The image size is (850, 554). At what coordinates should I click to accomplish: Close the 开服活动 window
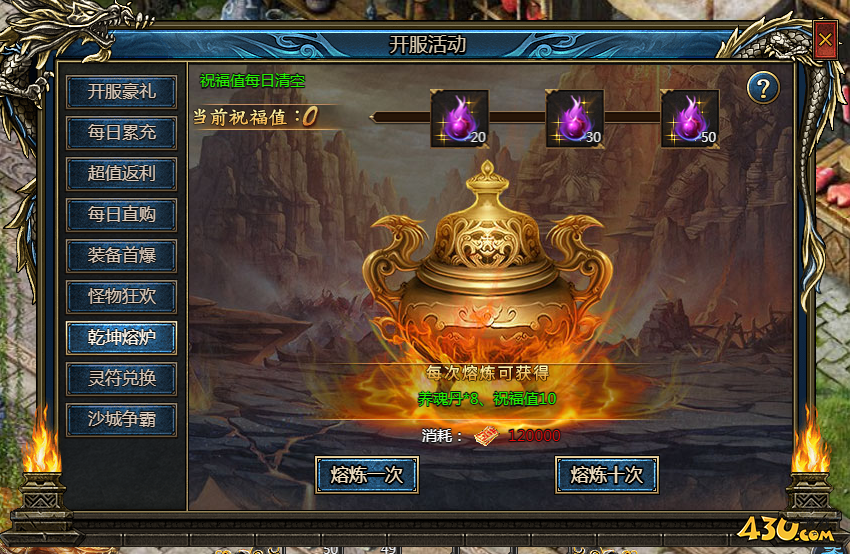coord(825,41)
